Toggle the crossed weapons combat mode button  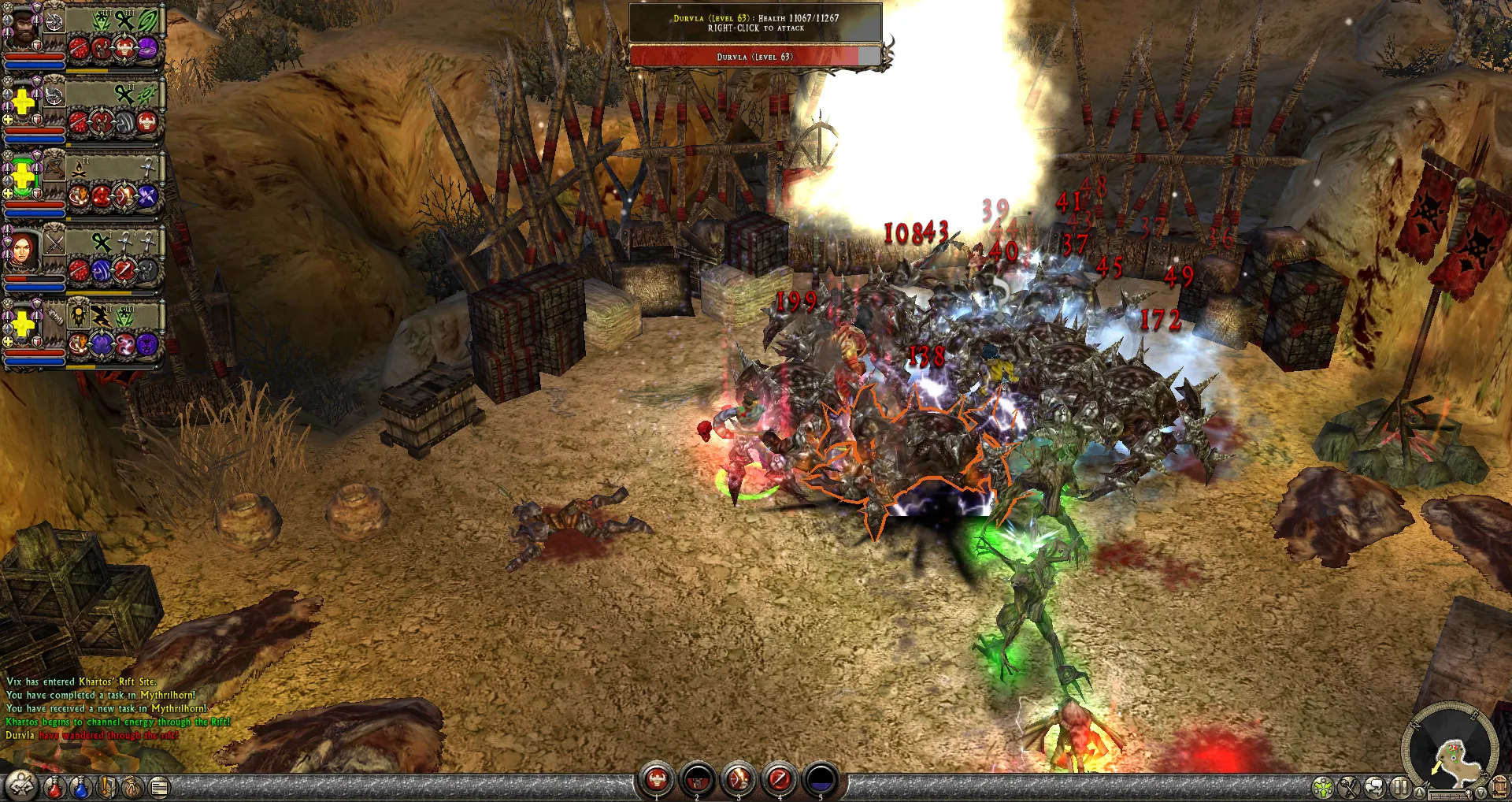pos(1349,786)
